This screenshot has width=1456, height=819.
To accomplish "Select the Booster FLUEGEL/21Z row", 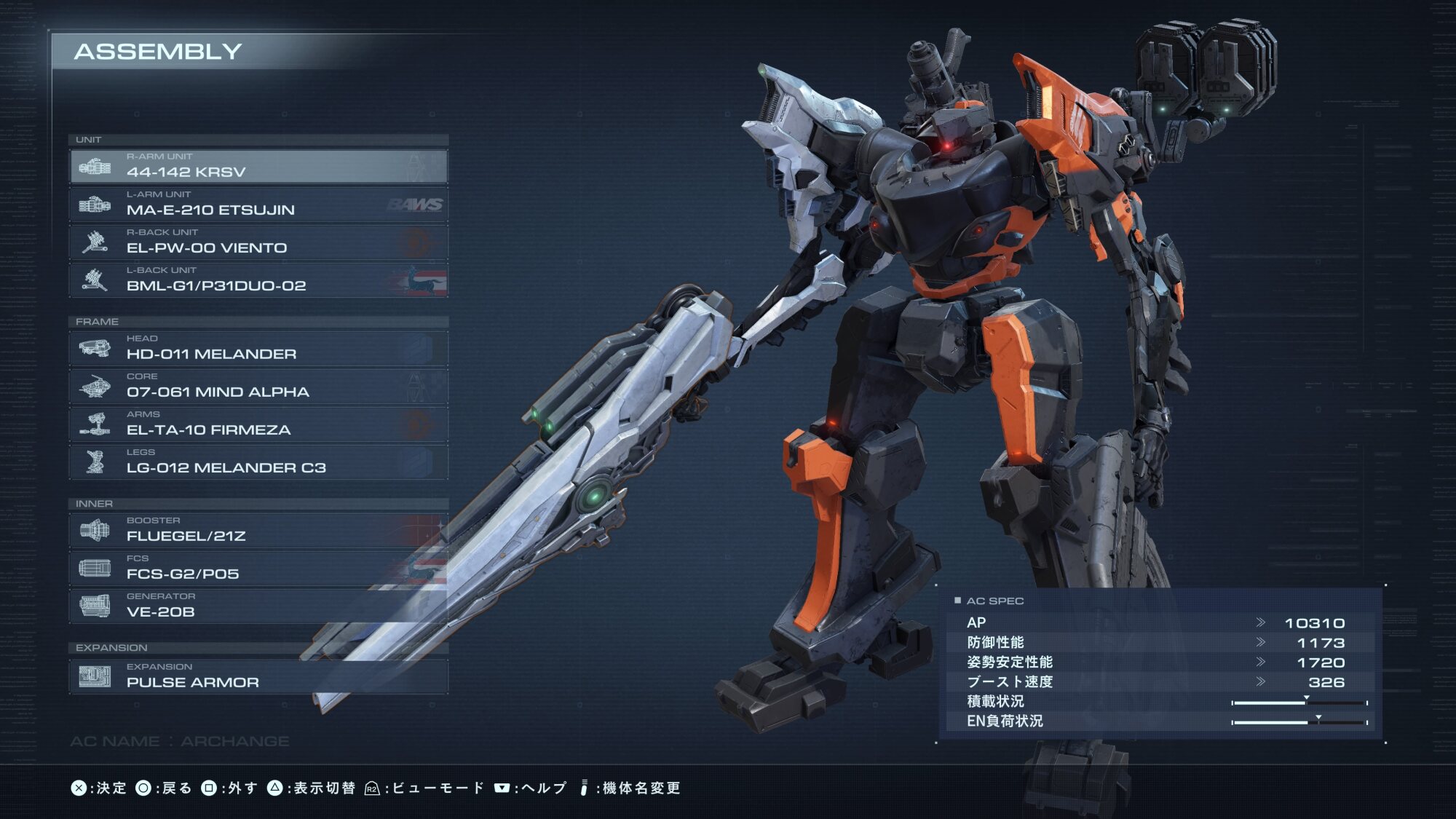I will point(258,531).
